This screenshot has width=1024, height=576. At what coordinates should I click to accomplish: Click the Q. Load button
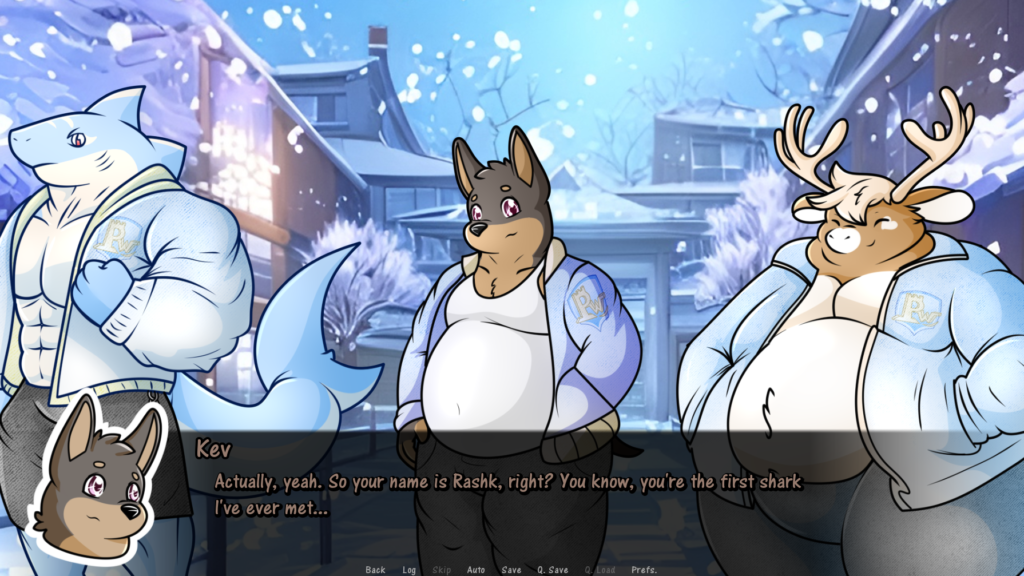click(600, 570)
